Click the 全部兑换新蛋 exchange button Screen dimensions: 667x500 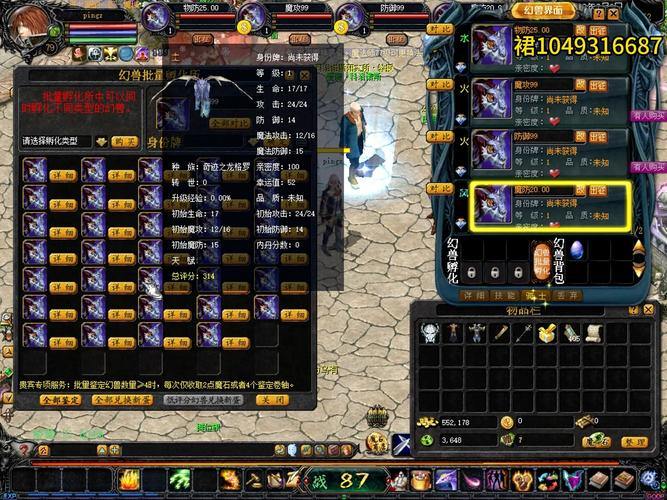(124, 400)
